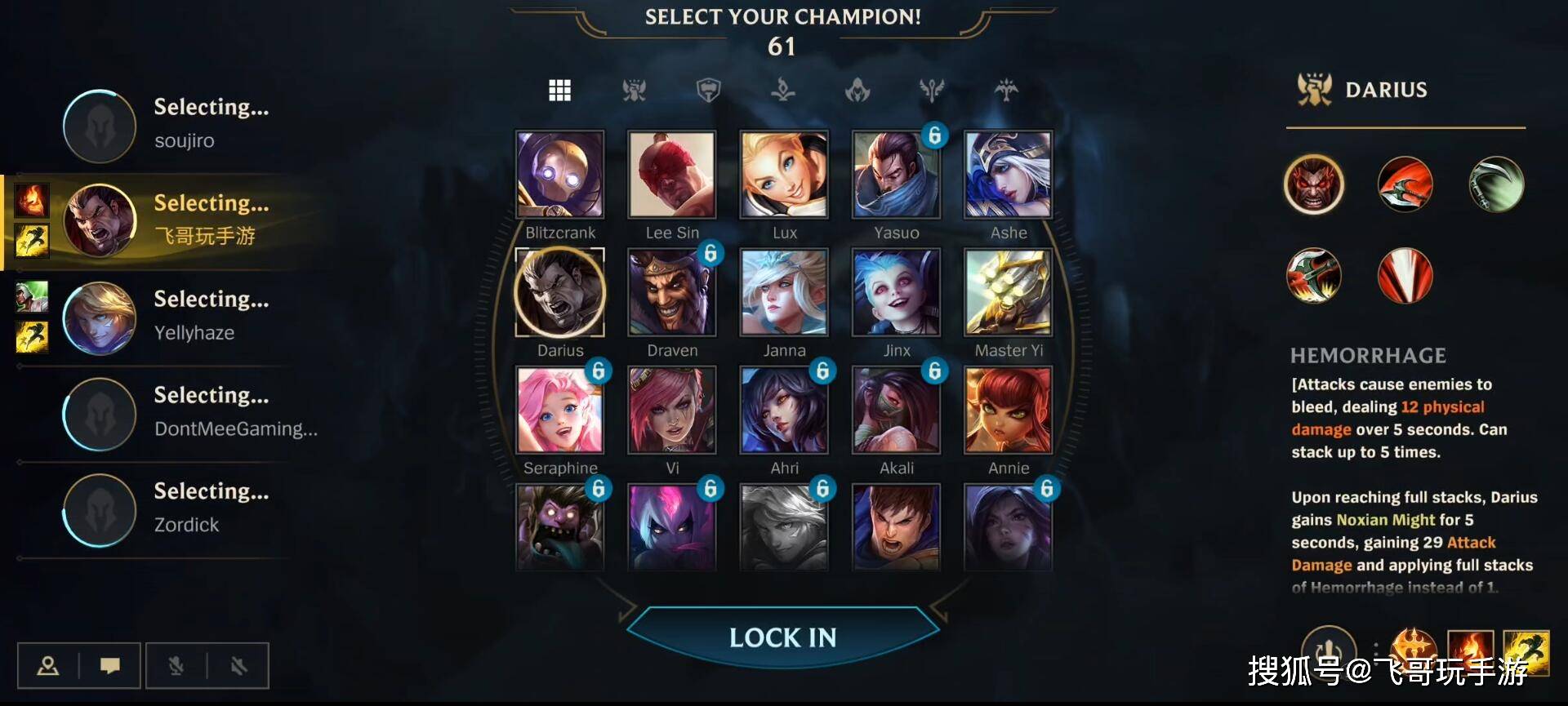Open the chat bubble button

pos(110,666)
